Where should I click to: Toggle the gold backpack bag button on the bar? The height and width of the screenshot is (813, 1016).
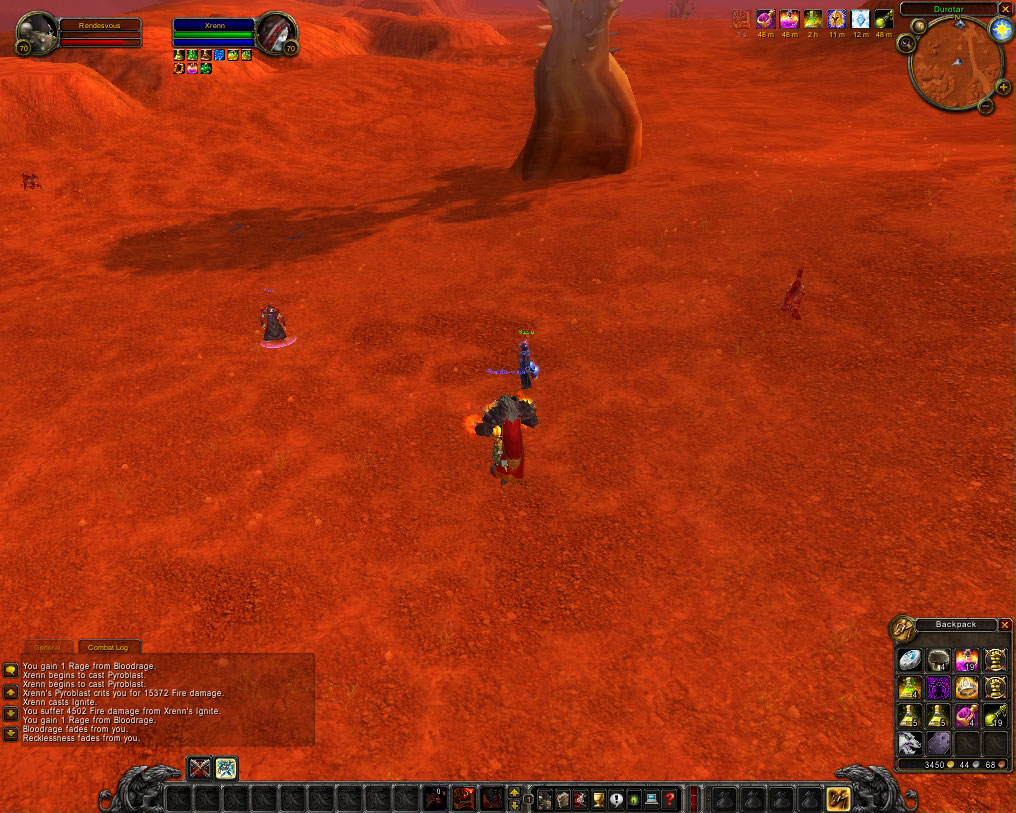click(x=838, y=799)
